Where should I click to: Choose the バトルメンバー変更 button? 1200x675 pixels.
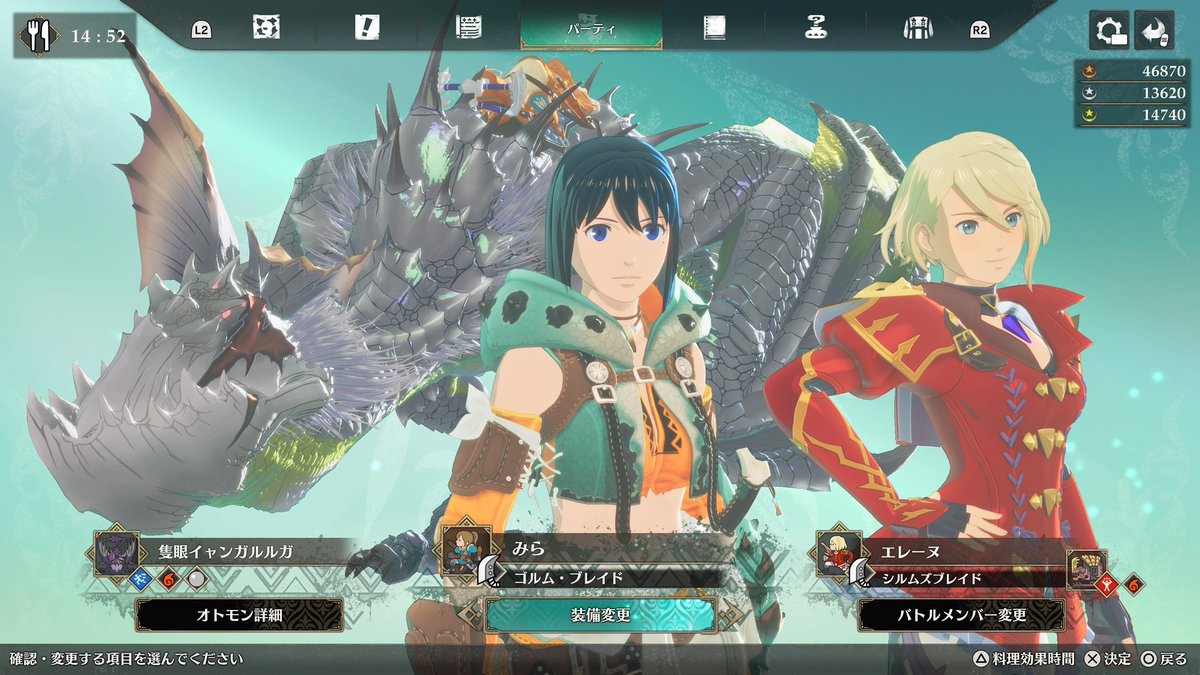(x=961, y=615)
